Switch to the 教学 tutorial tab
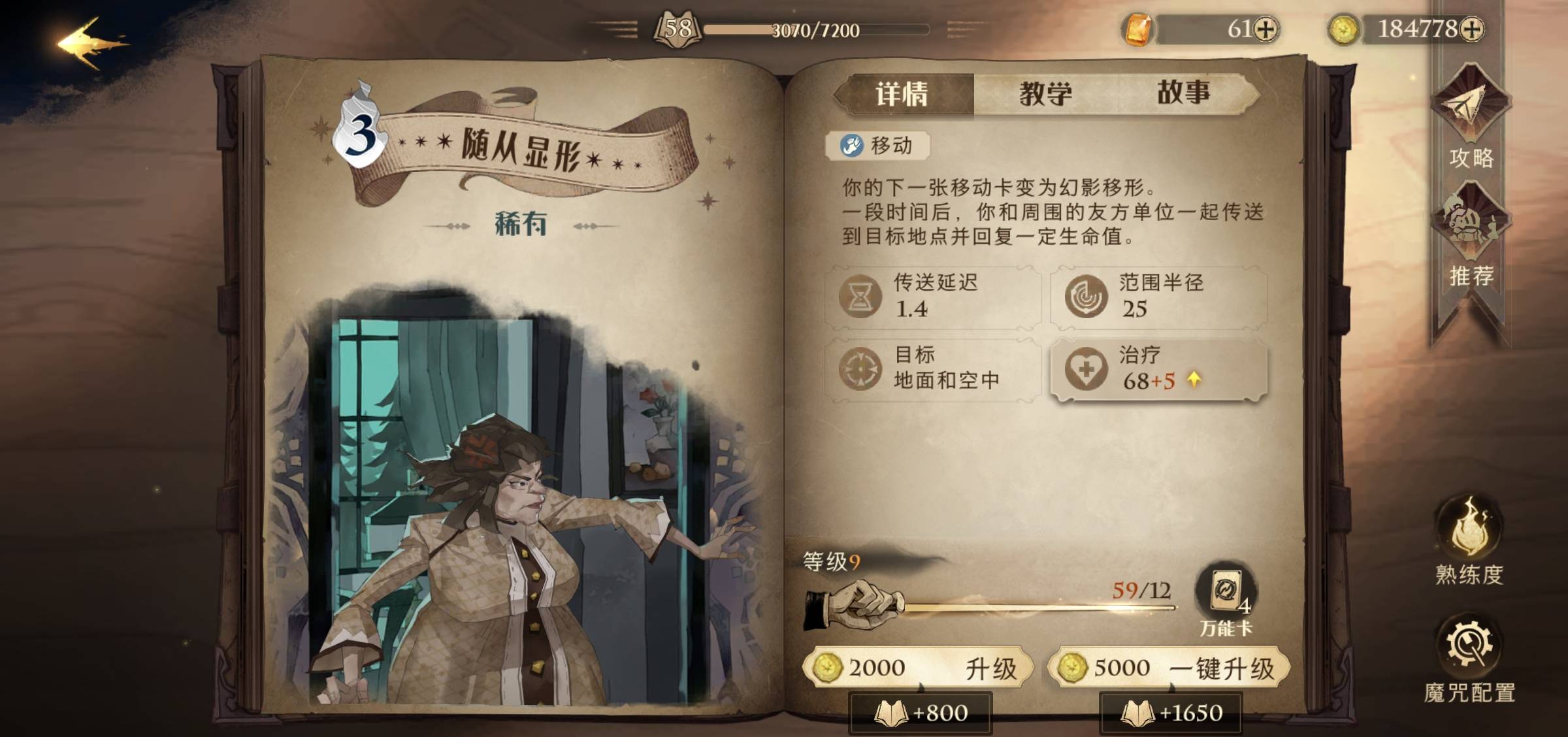 coord(1044,93)
